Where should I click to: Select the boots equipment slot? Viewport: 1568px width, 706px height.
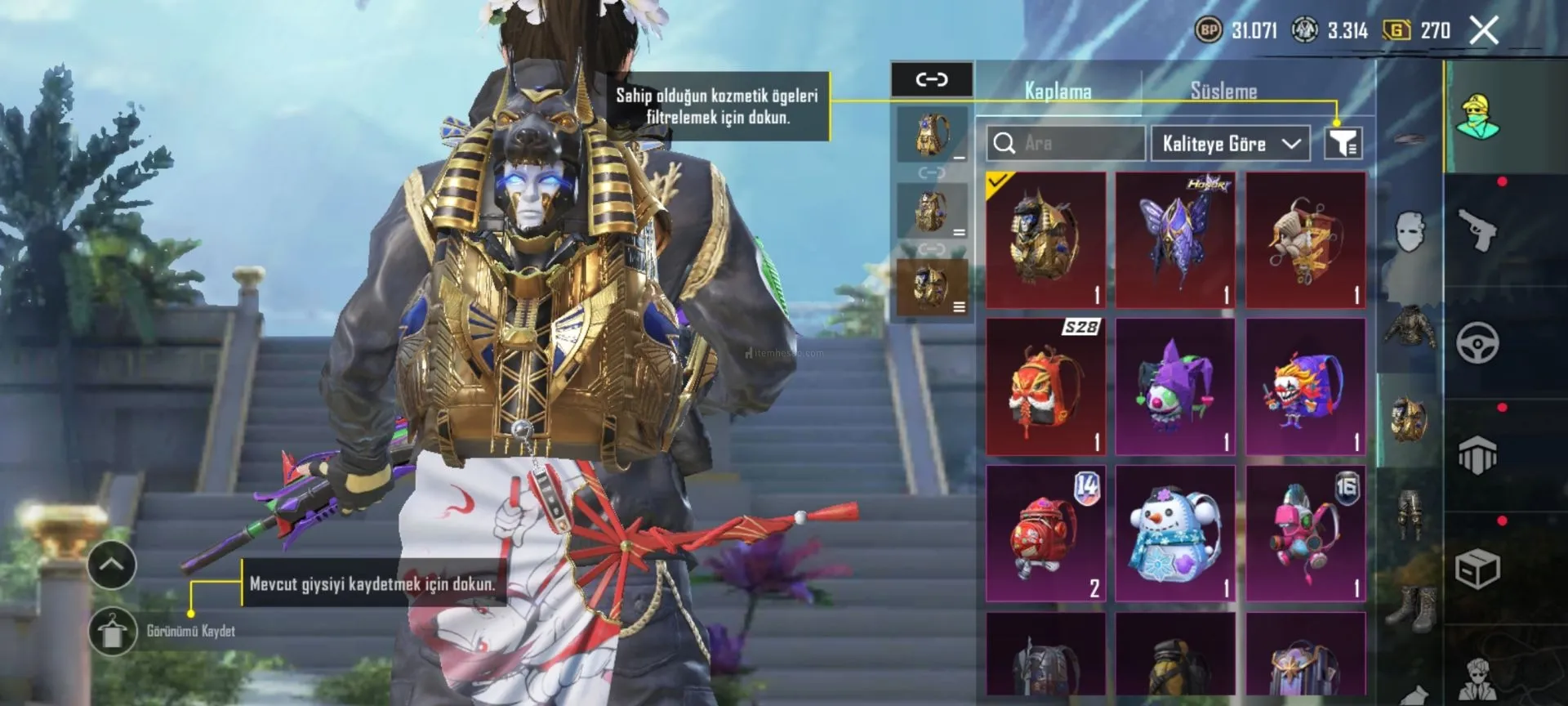tap(1410, 609)
